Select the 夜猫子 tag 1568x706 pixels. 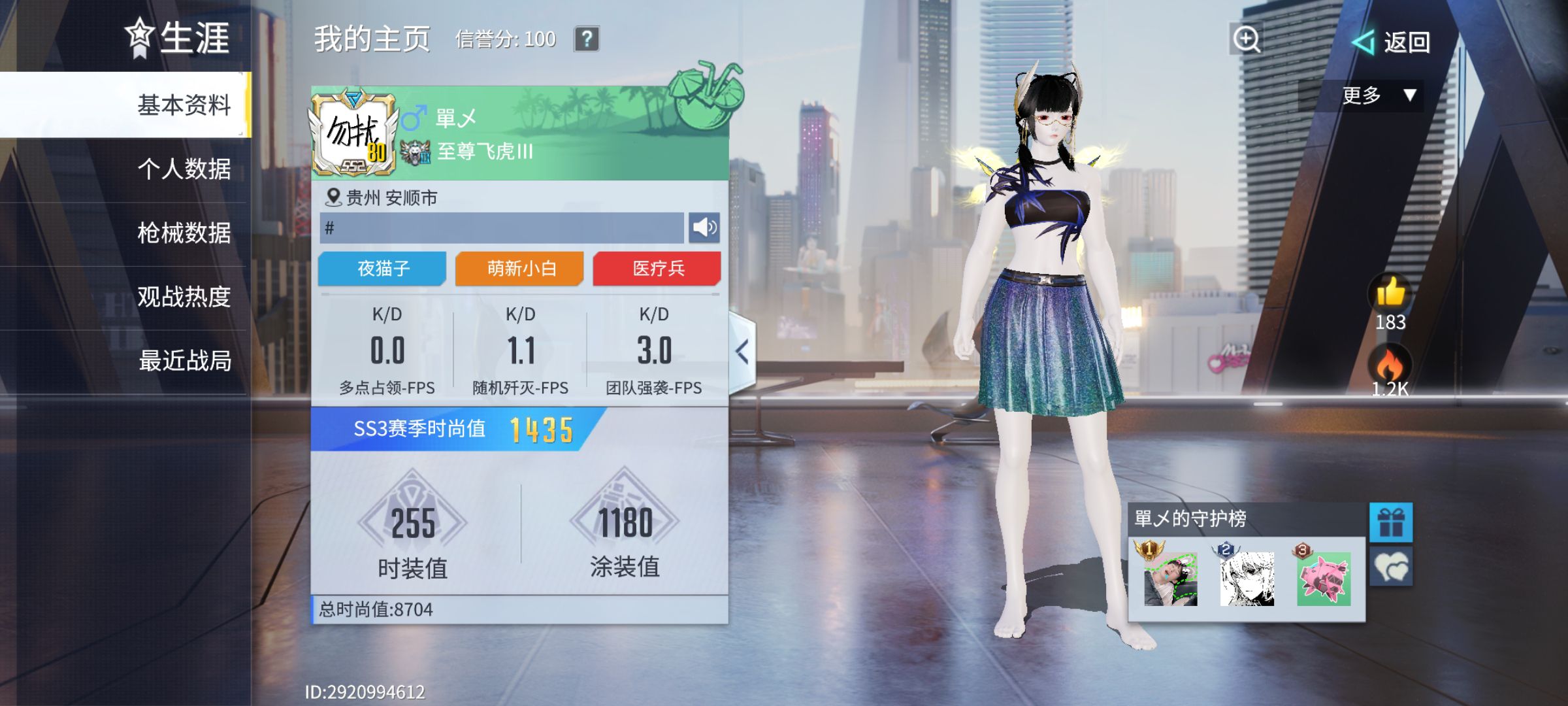pos(383,269)
